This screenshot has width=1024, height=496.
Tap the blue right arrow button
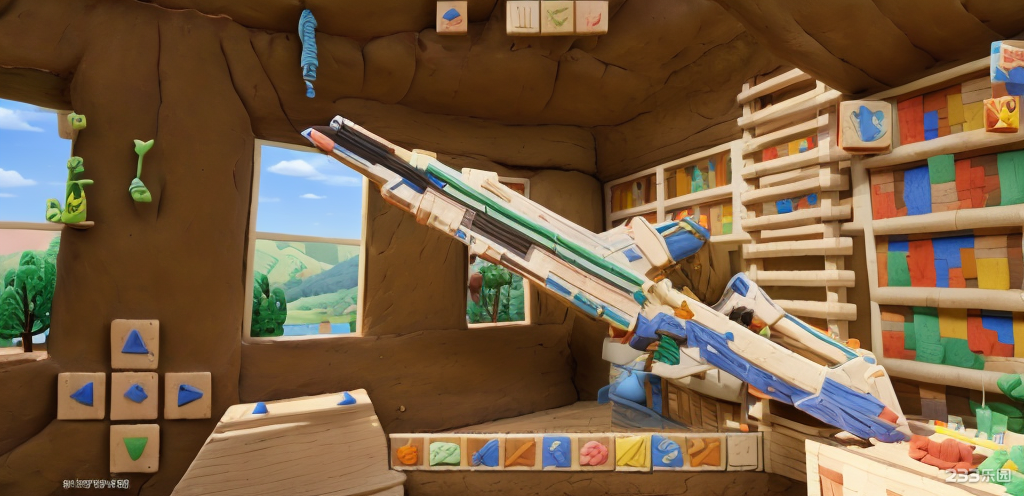pyautogui.click(x=188, y=395)
